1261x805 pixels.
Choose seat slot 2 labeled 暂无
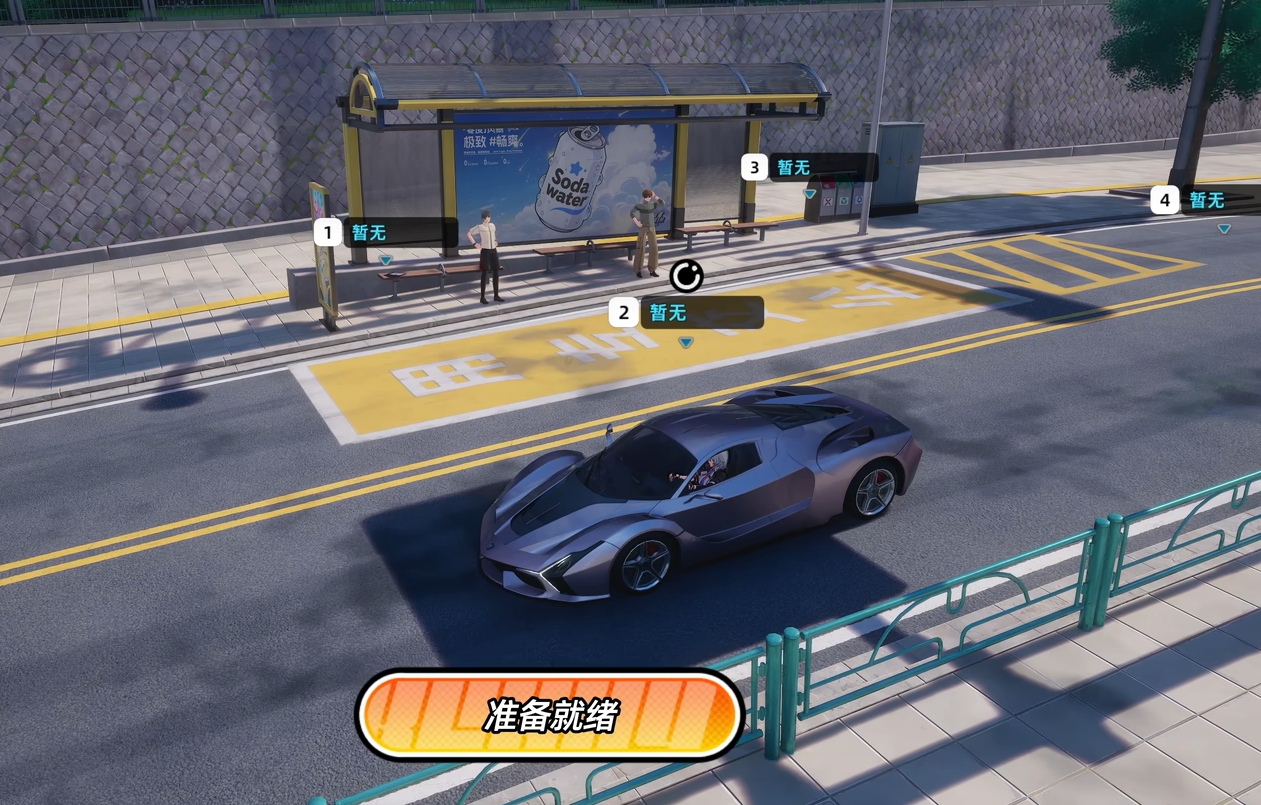click(686, 313)
